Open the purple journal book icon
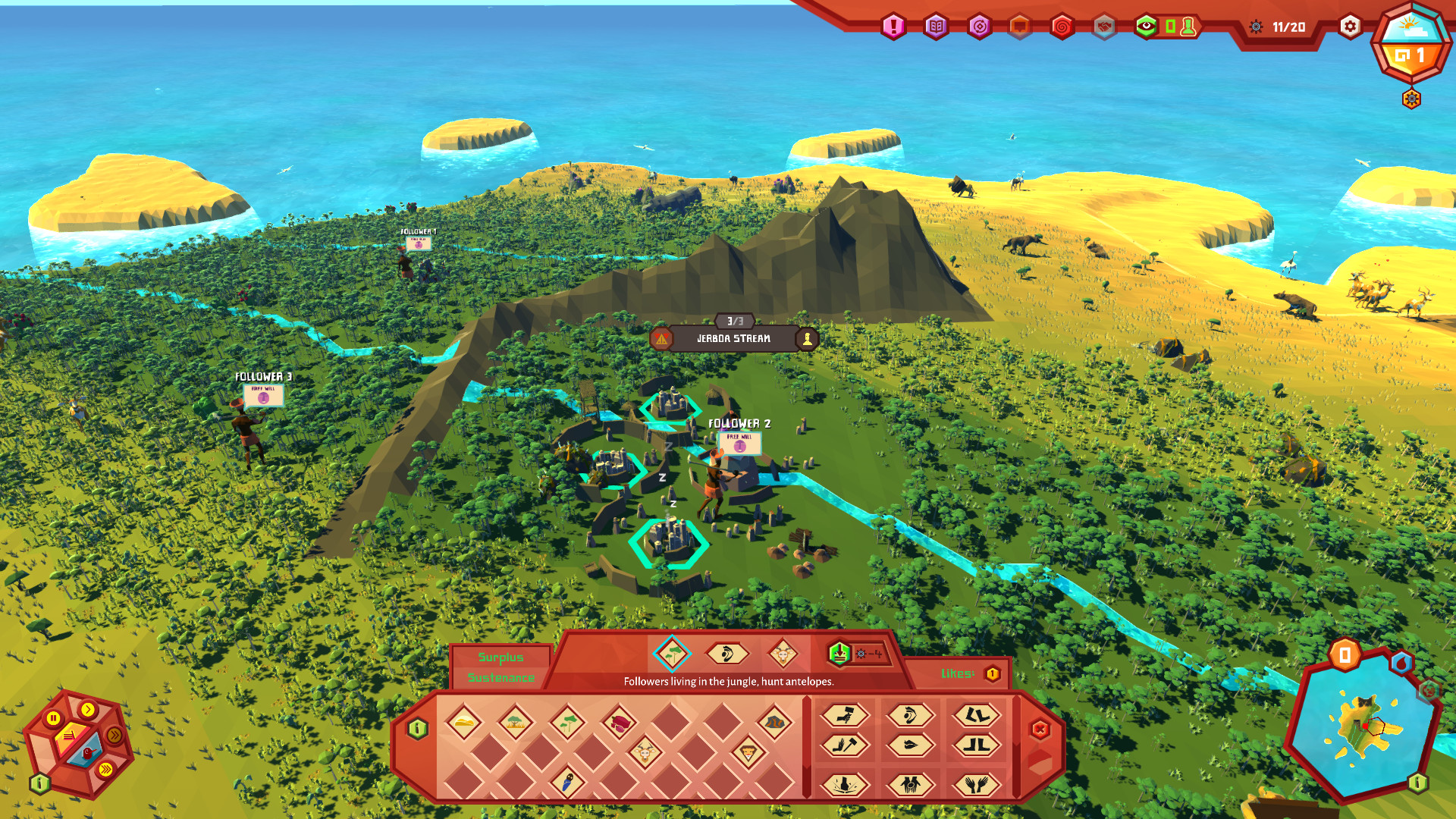This screenshot has width=1456, height=819. 937,26
